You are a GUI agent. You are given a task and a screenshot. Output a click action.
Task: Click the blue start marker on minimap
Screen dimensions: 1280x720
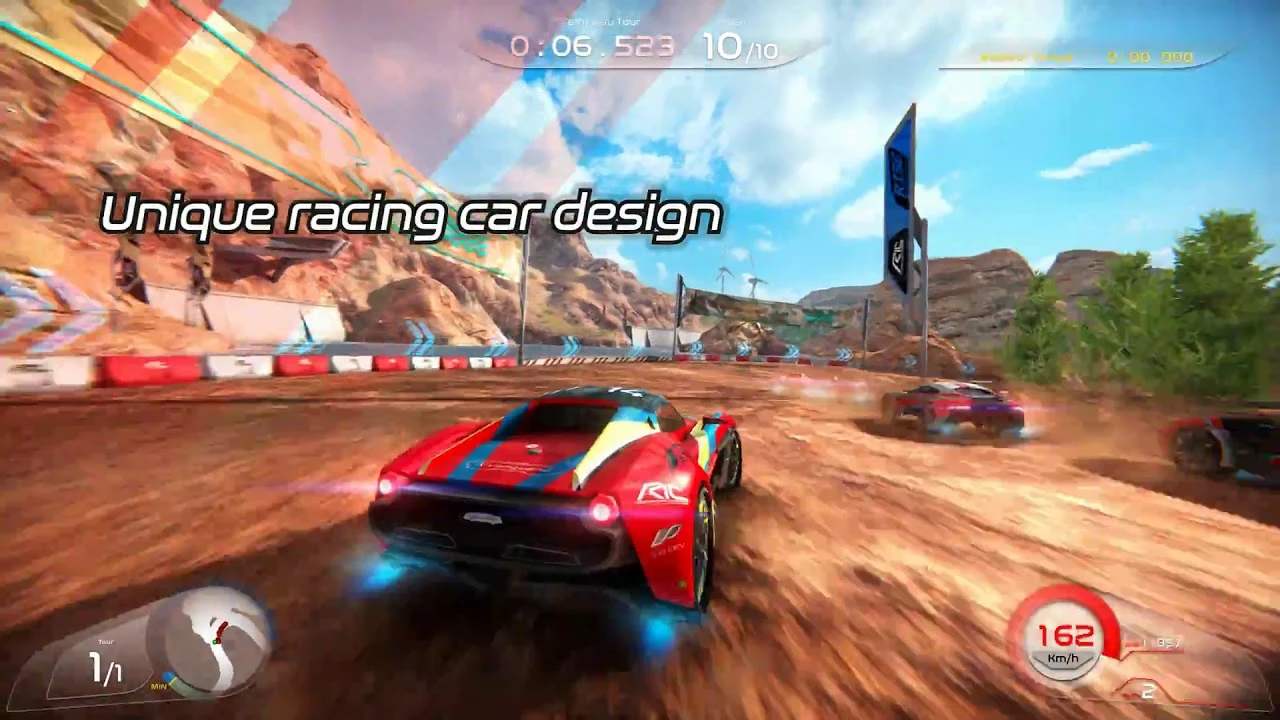(168, 675)
